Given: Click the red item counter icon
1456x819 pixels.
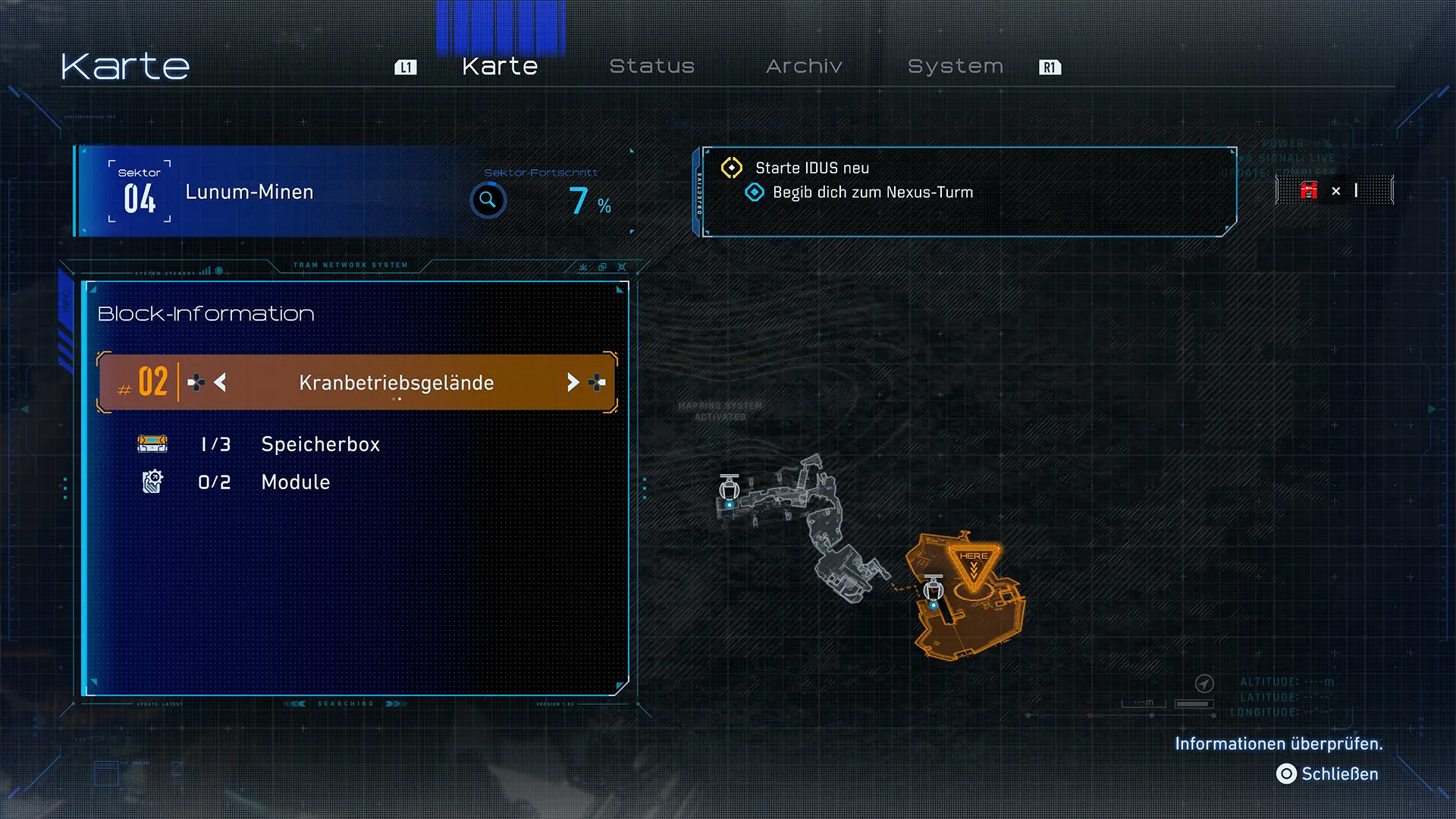Looking at the screenshot, I should (x=1309, y=190).
